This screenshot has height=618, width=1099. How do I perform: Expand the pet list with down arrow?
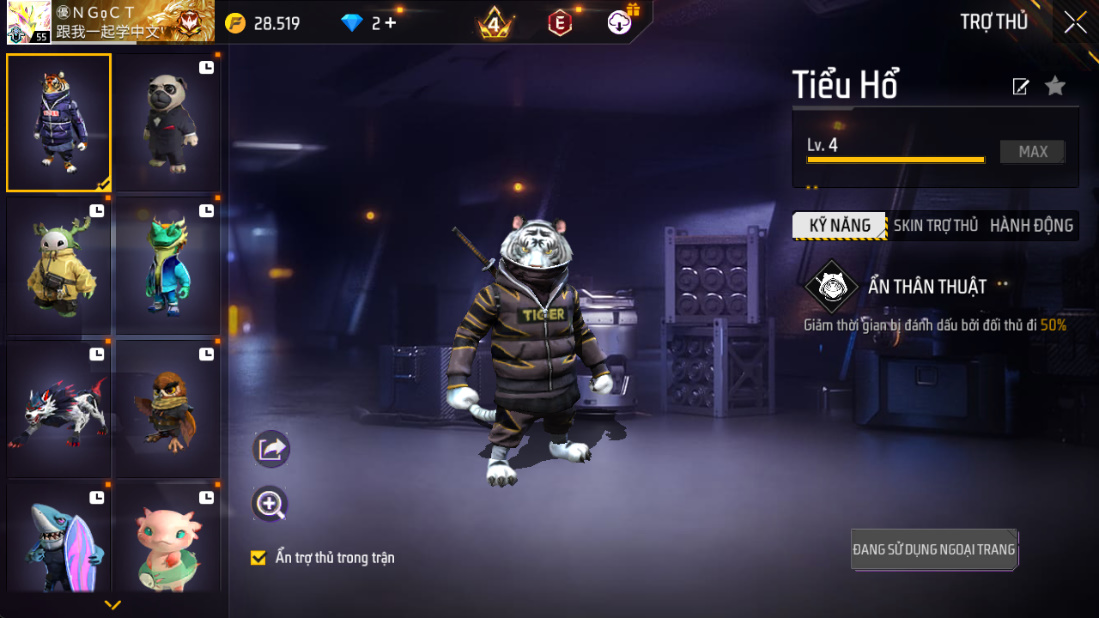pyautogui.click(x=113, y=604)
